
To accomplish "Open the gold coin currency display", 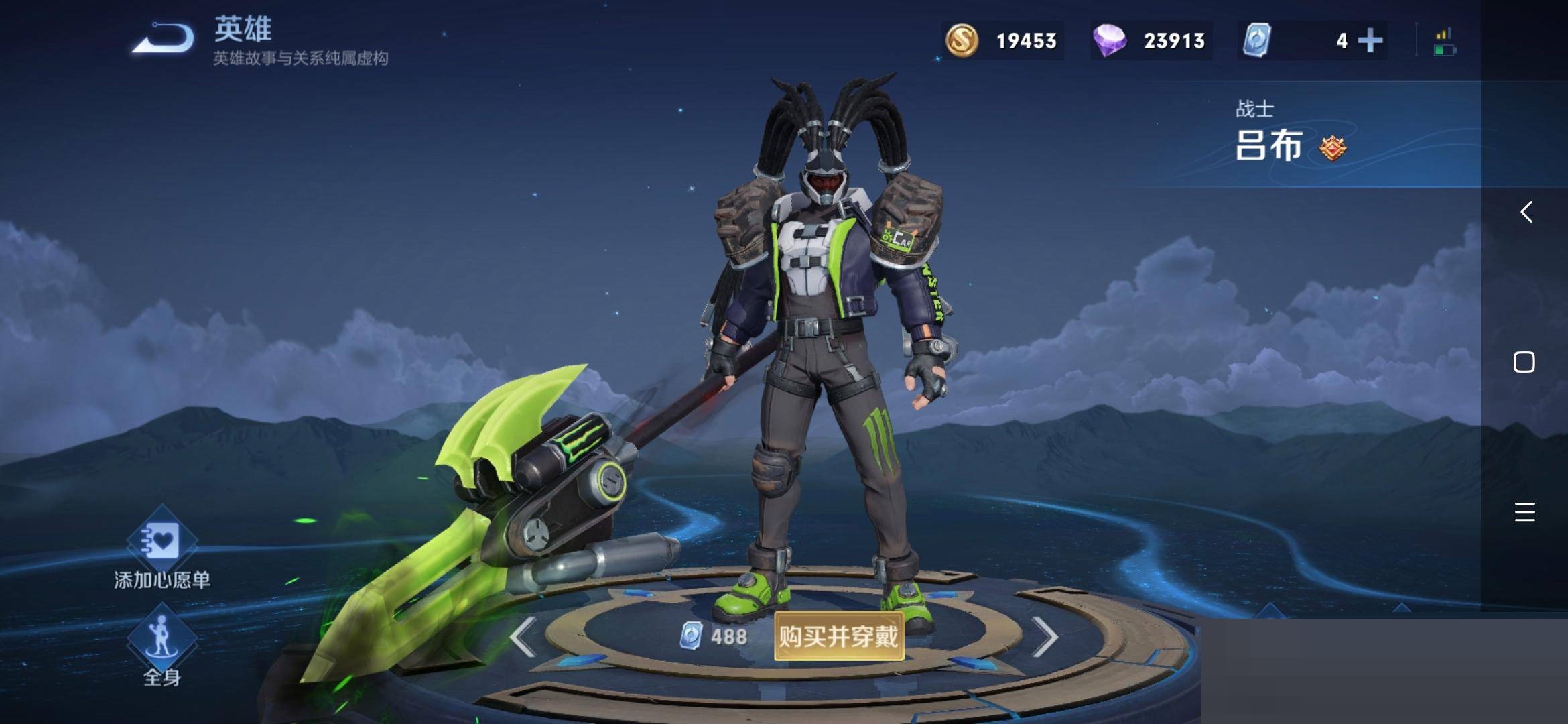I will point(1002,41).
